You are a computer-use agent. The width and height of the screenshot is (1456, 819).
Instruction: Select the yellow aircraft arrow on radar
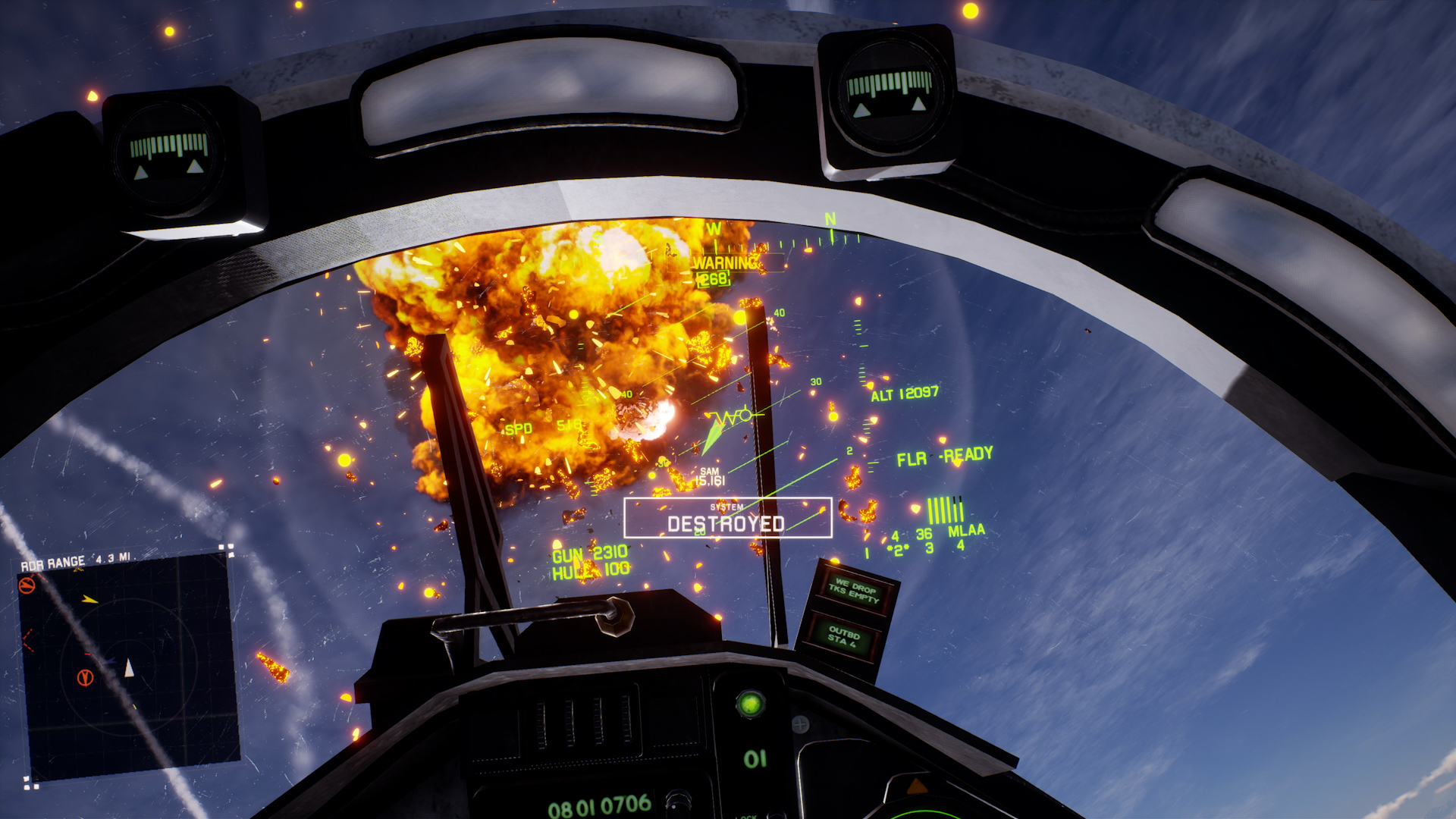pos(90,599)
